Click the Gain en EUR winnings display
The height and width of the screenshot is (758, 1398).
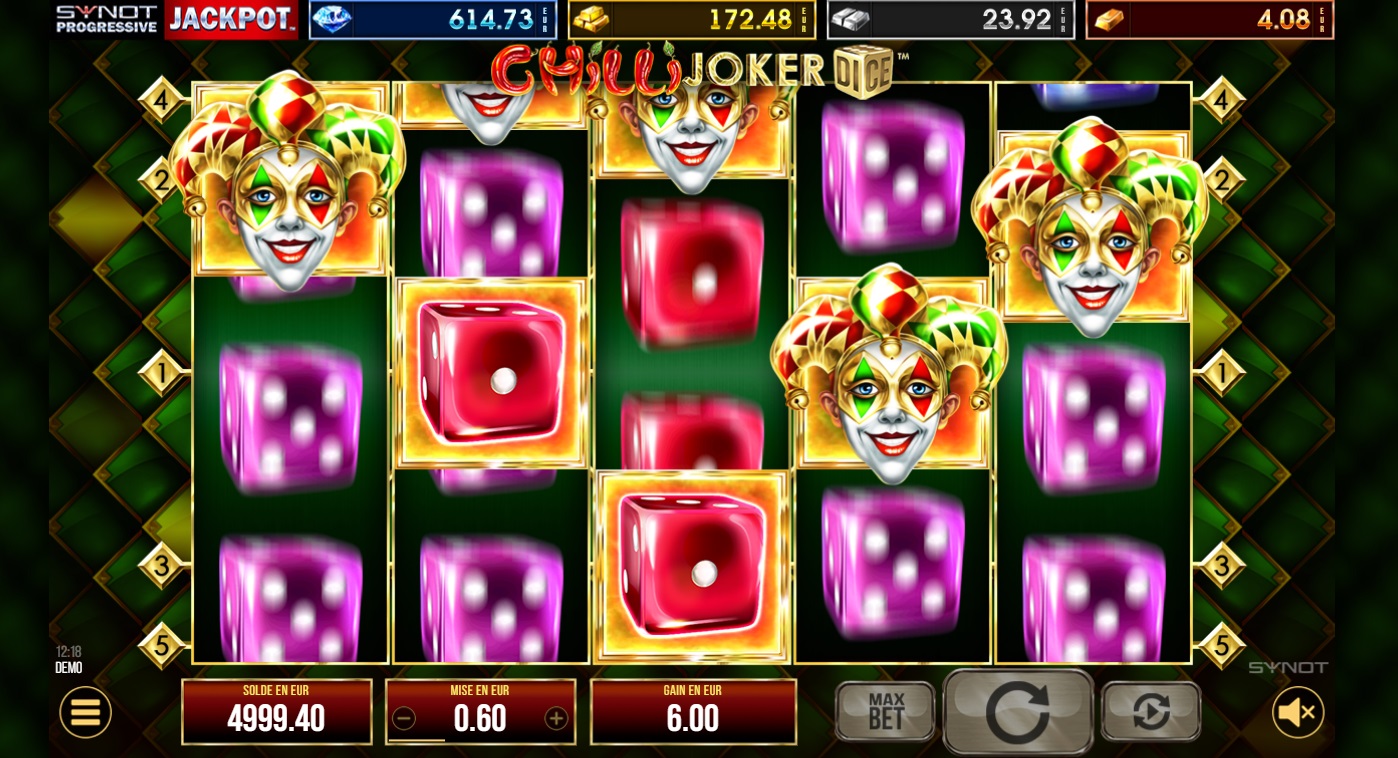pyautogui.click(x=693, y=711)
